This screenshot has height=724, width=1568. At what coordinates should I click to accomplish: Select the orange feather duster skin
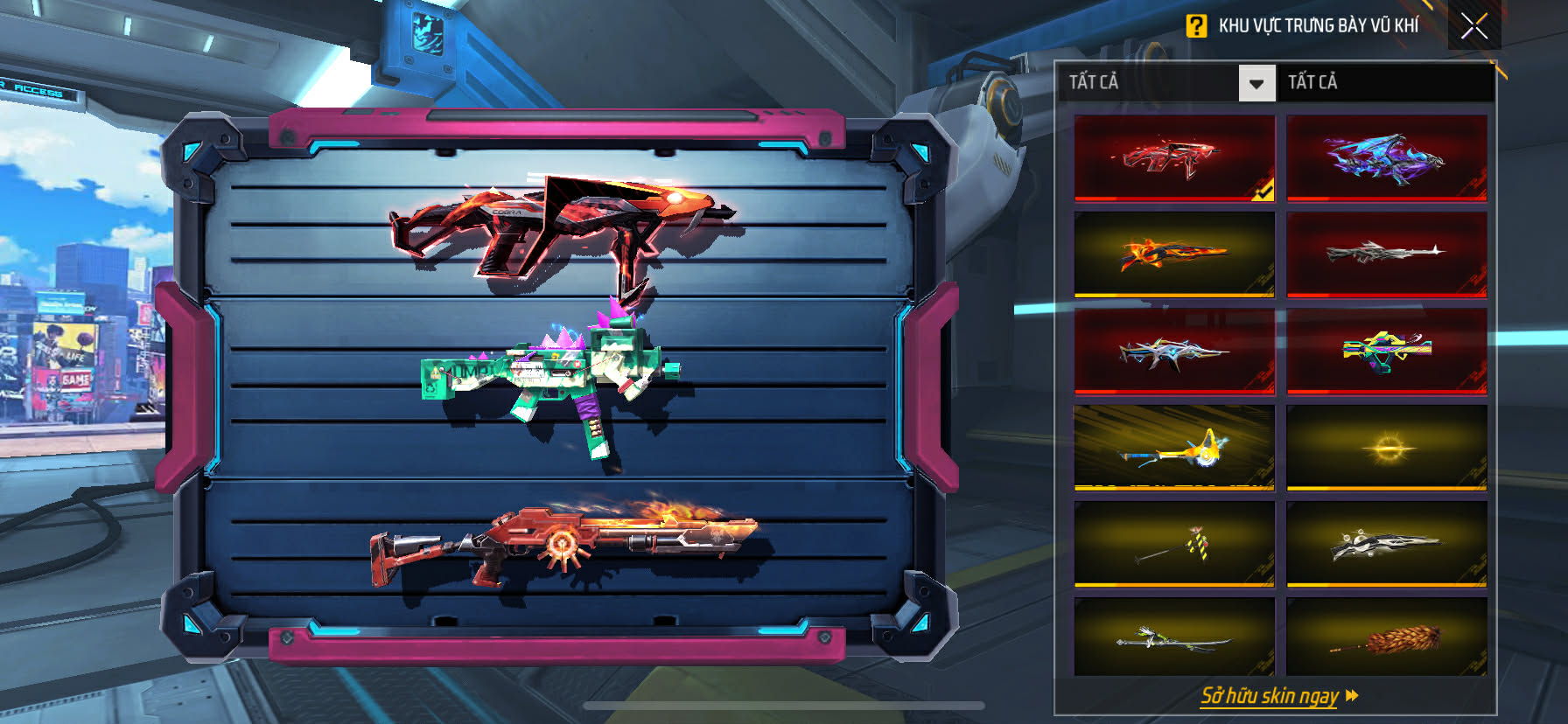(1387, 638)
